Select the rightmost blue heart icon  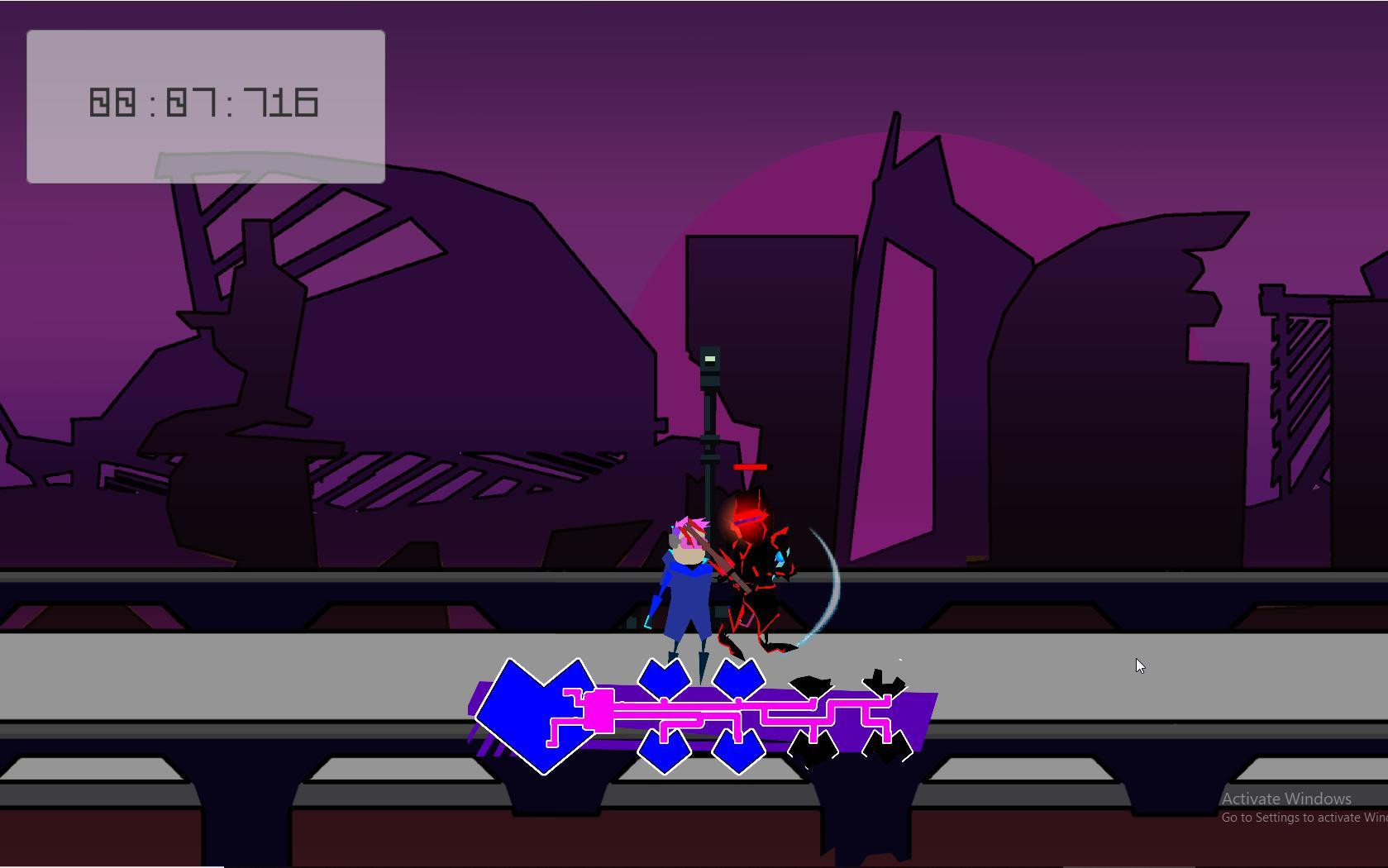739,716
